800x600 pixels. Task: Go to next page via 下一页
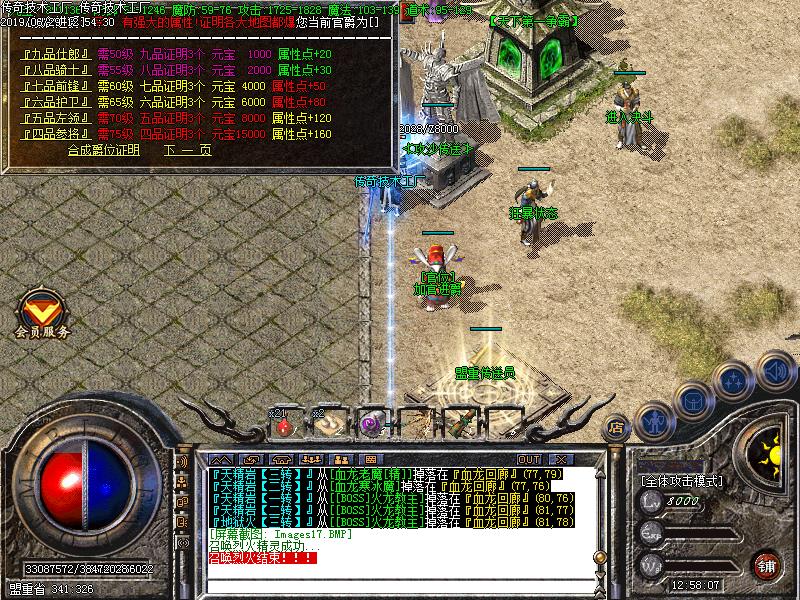(188, 150)
